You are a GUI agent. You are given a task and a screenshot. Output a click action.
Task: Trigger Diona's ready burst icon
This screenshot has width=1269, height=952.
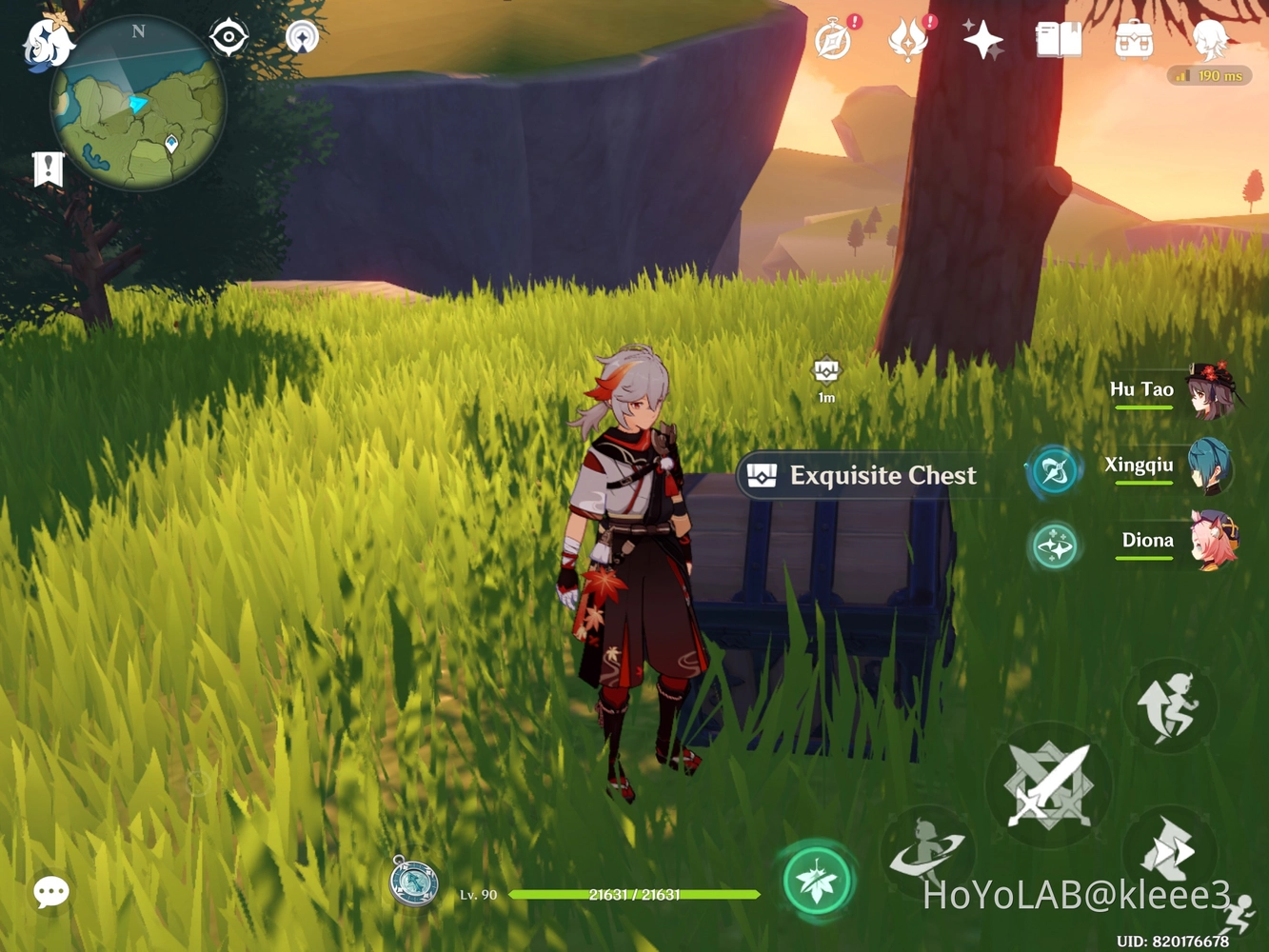click(x=1054, y=545)
